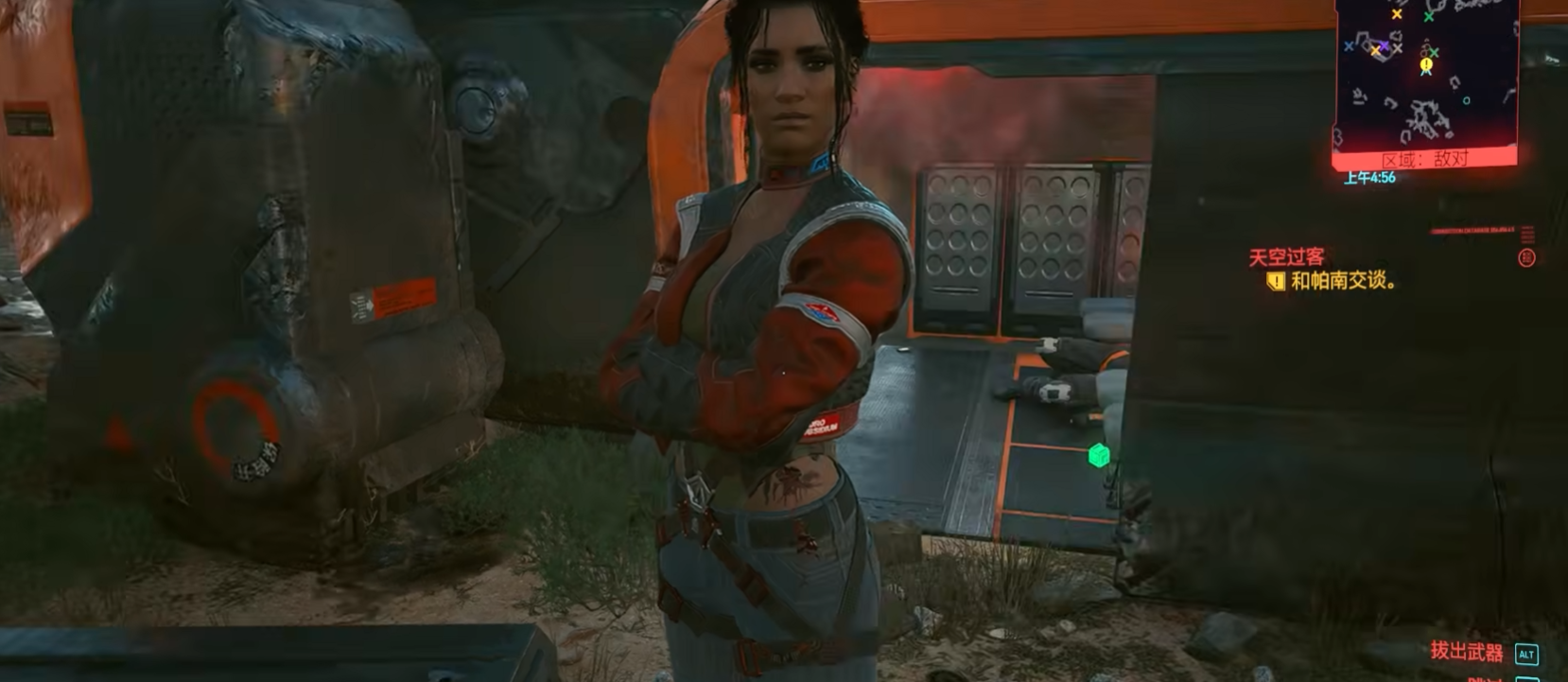The image size is (1568, 682).
Task: Select the 天空过客 quest title
Action: [1286, 256]
